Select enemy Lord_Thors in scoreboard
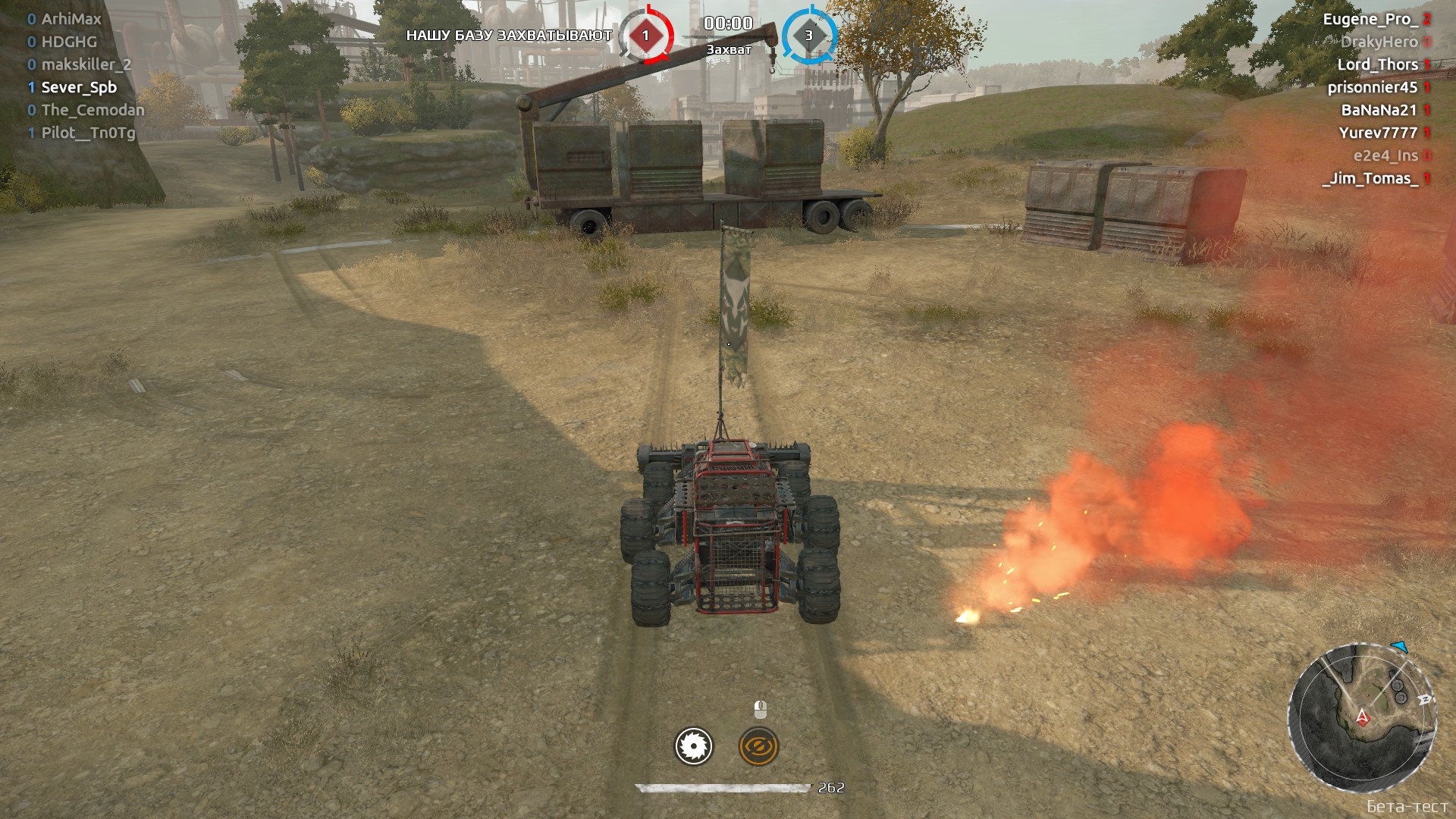This screenshot has width=1456, height=819. [x=1377, y=64]
